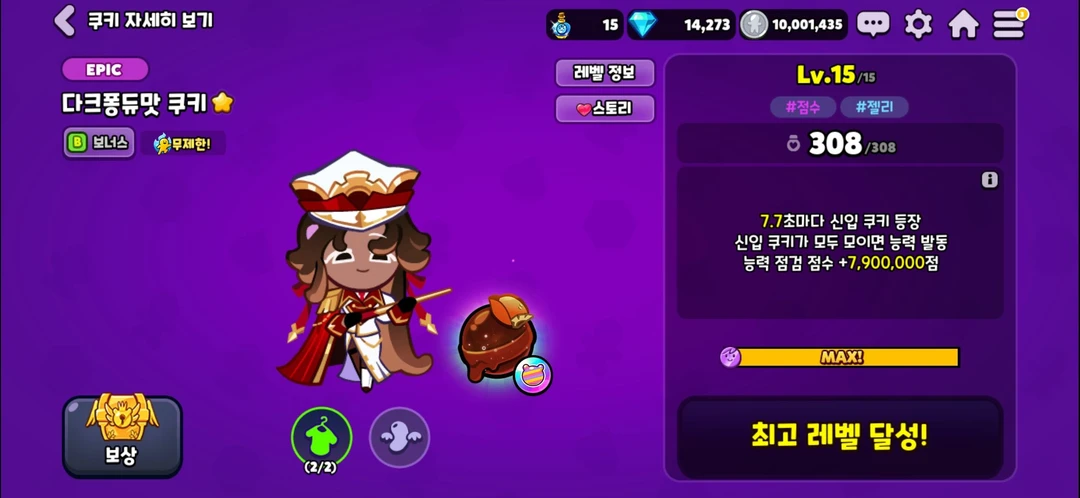
Task: Select the #젤리 tag
Action: [874, 107]
